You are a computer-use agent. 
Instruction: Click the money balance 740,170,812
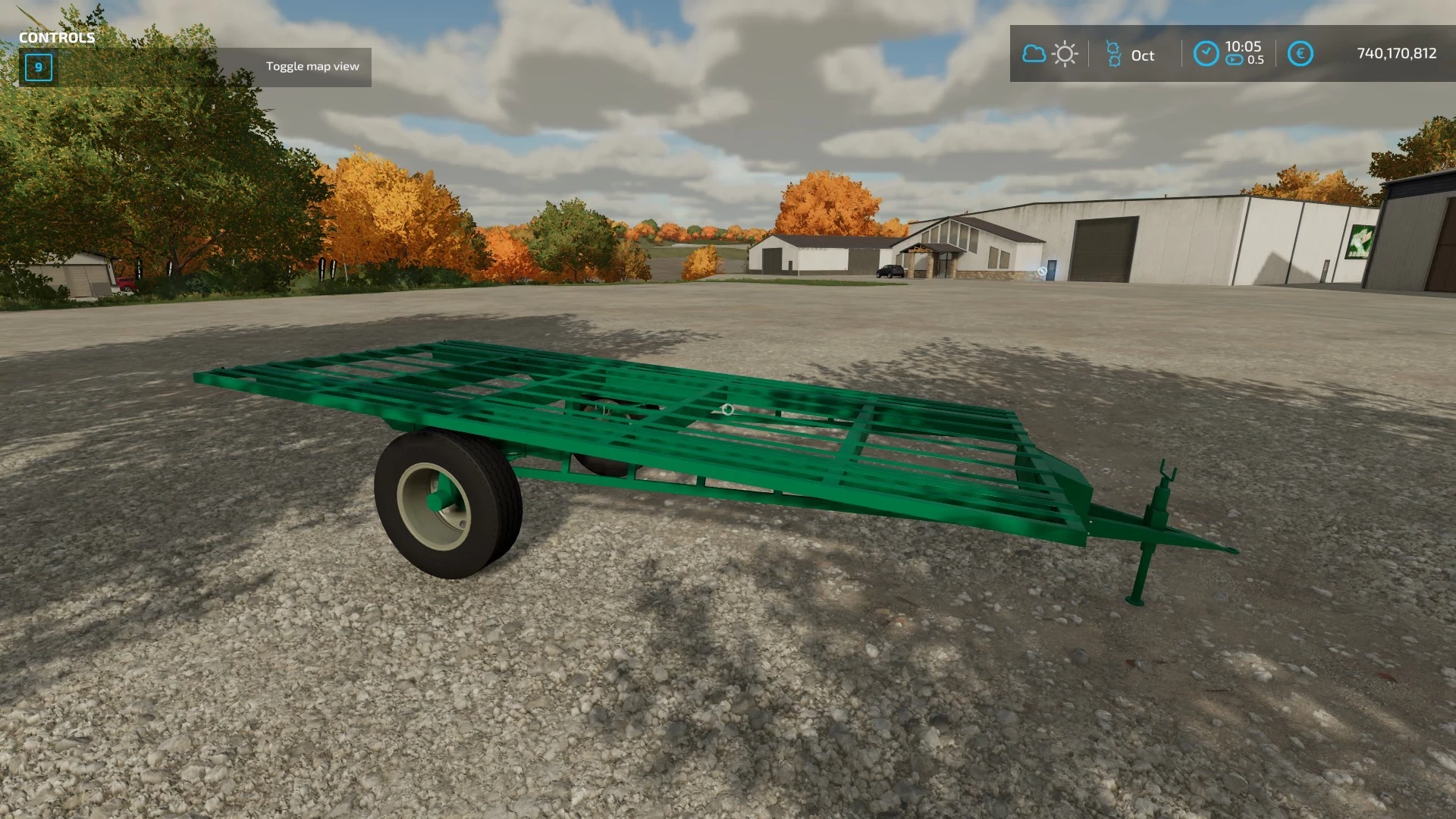[x=1395, y=54]
